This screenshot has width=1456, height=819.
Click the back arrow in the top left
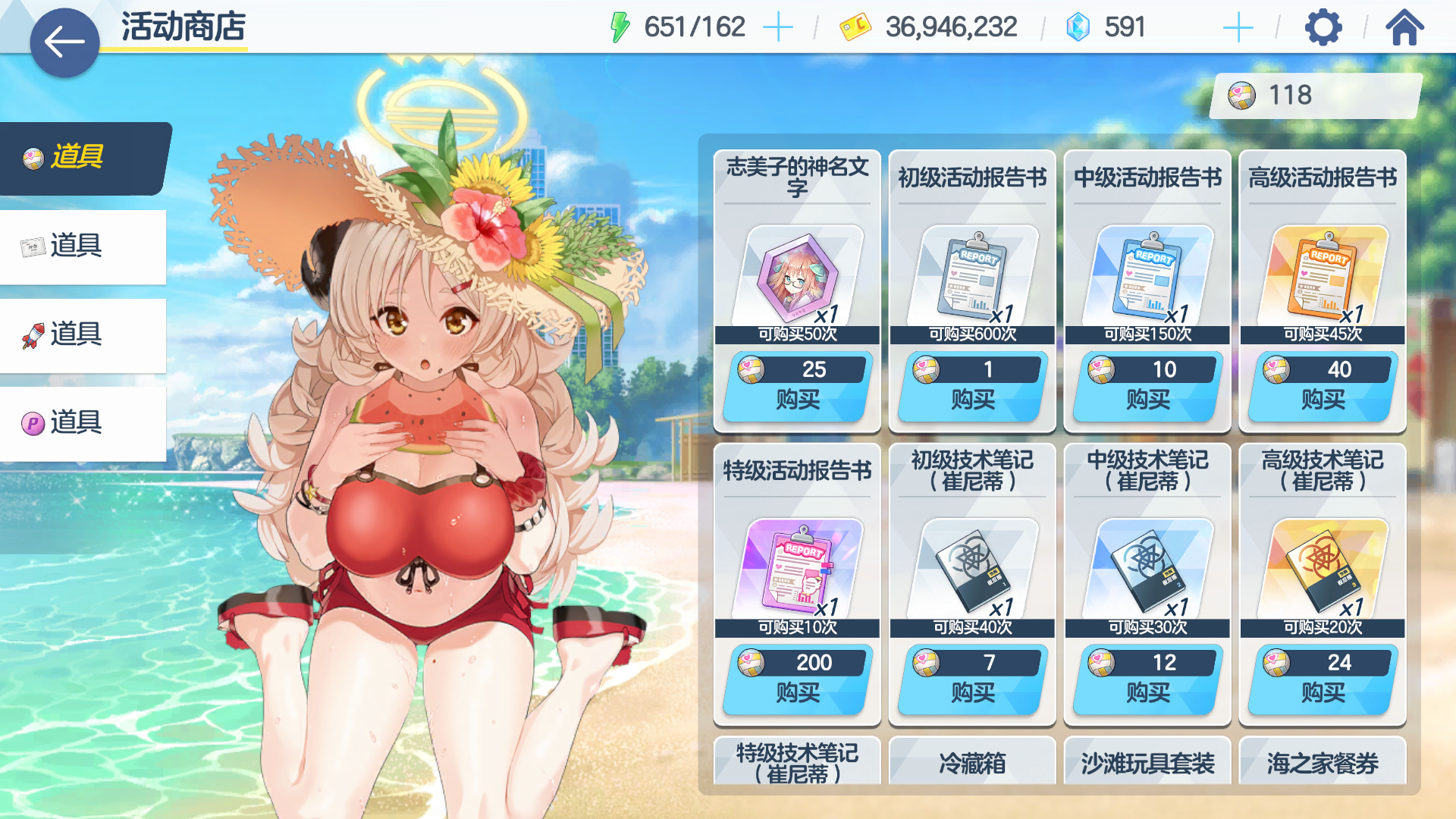[64, 41]
